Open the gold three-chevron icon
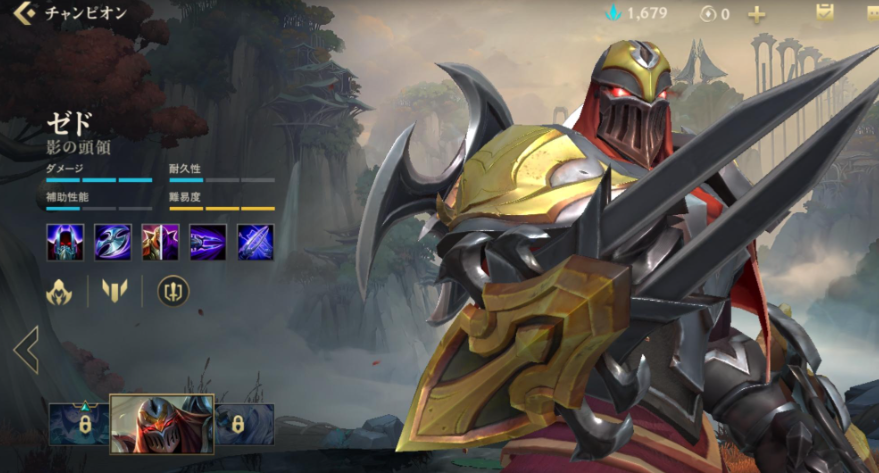Image resolution: width=879 pixels, height=473 pixels. click(x=116, y=291)
